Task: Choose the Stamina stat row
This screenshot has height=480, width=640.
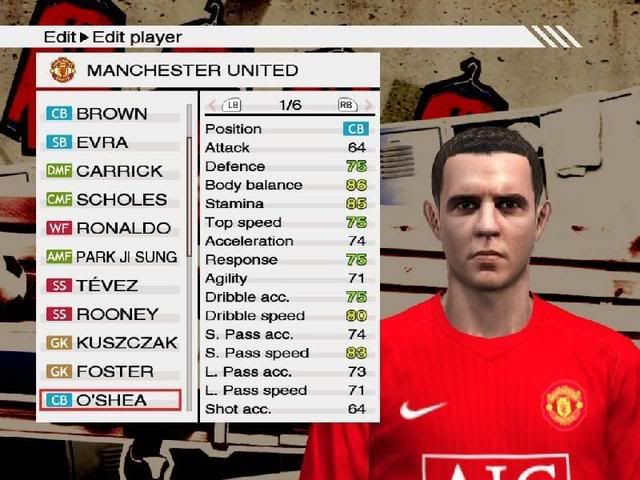Action: 287,203
